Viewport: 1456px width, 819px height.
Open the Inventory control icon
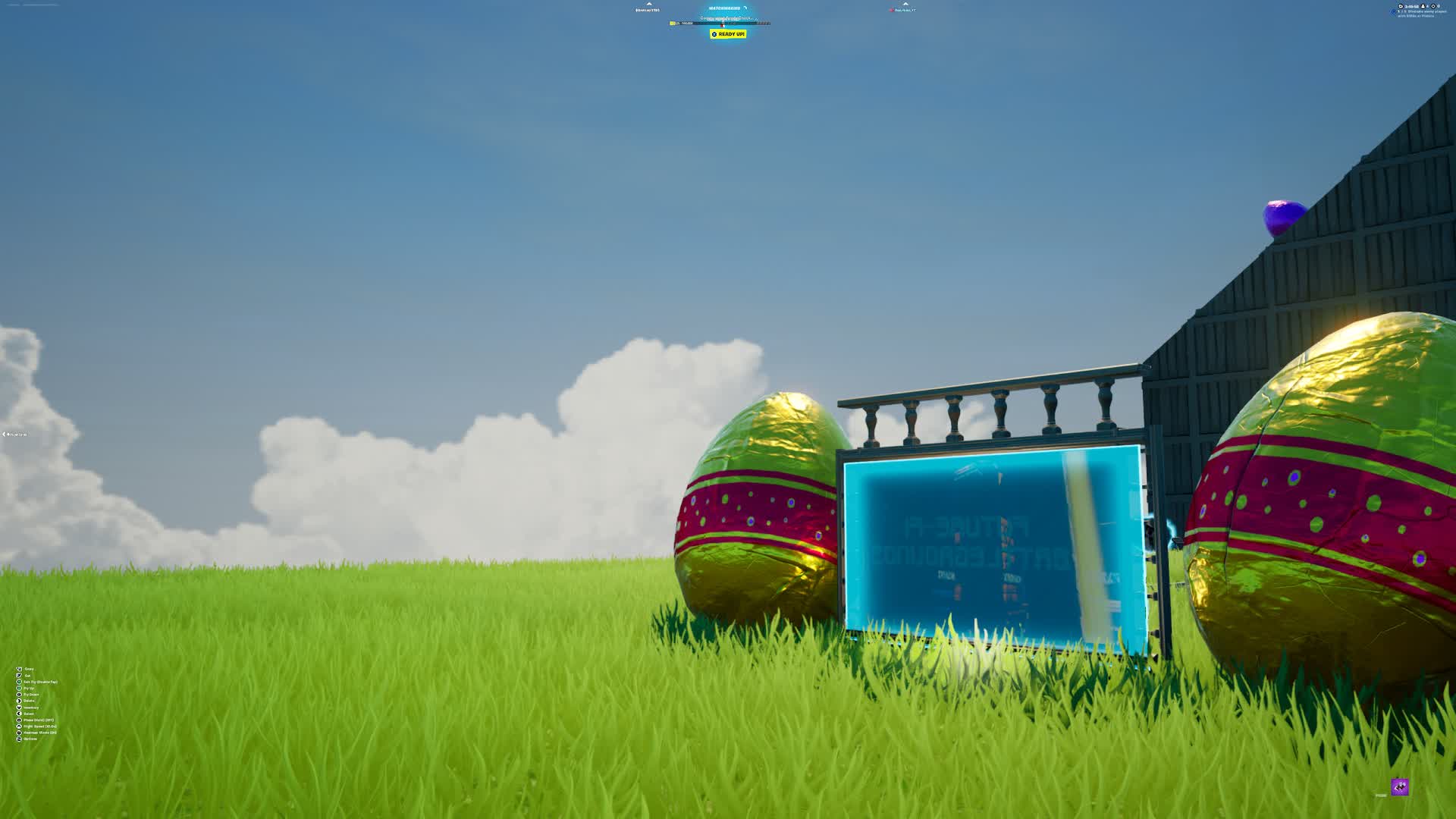tap(19, 708)
